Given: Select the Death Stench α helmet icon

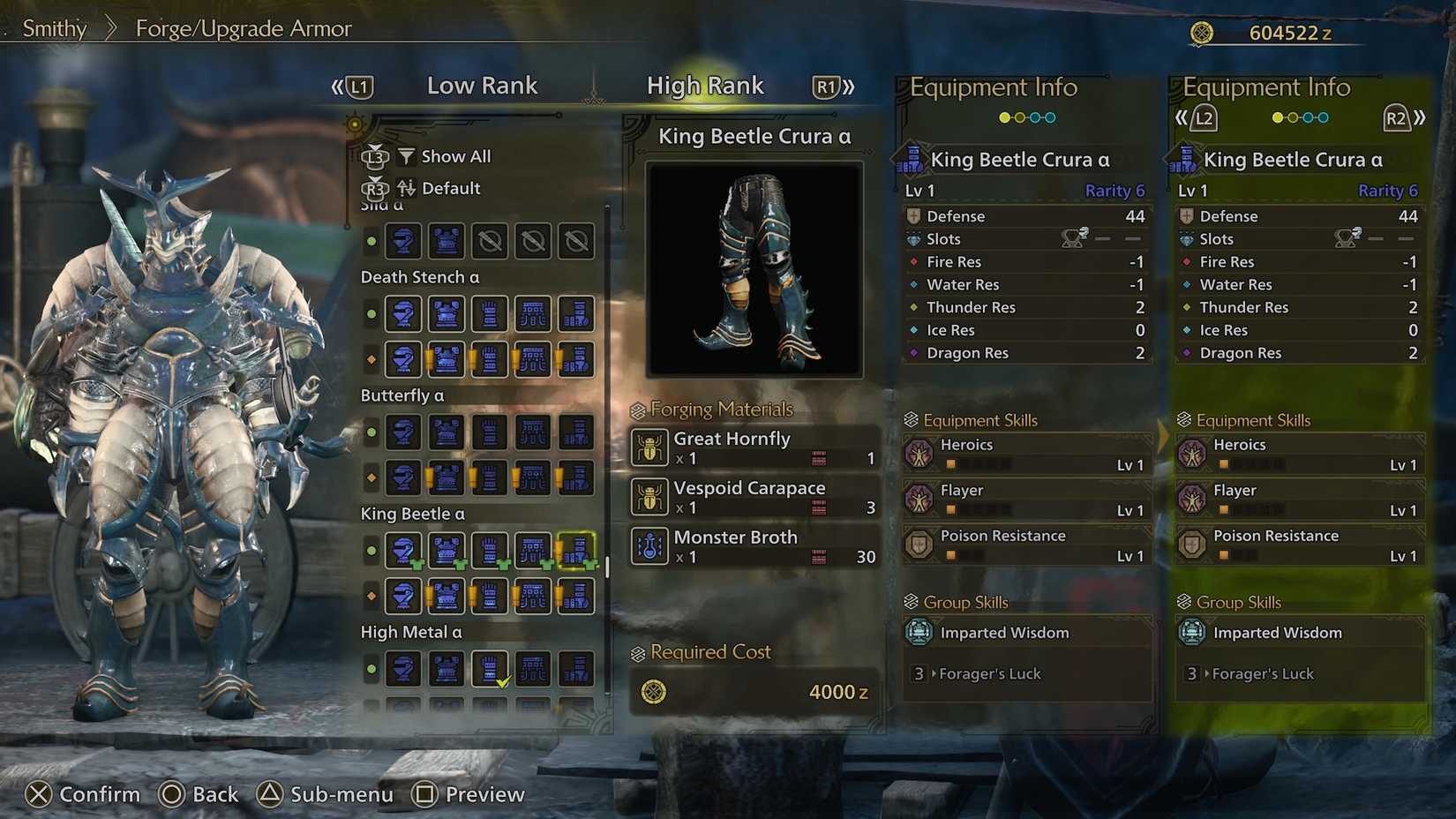Looking at the screenshot, I should 403,314.
